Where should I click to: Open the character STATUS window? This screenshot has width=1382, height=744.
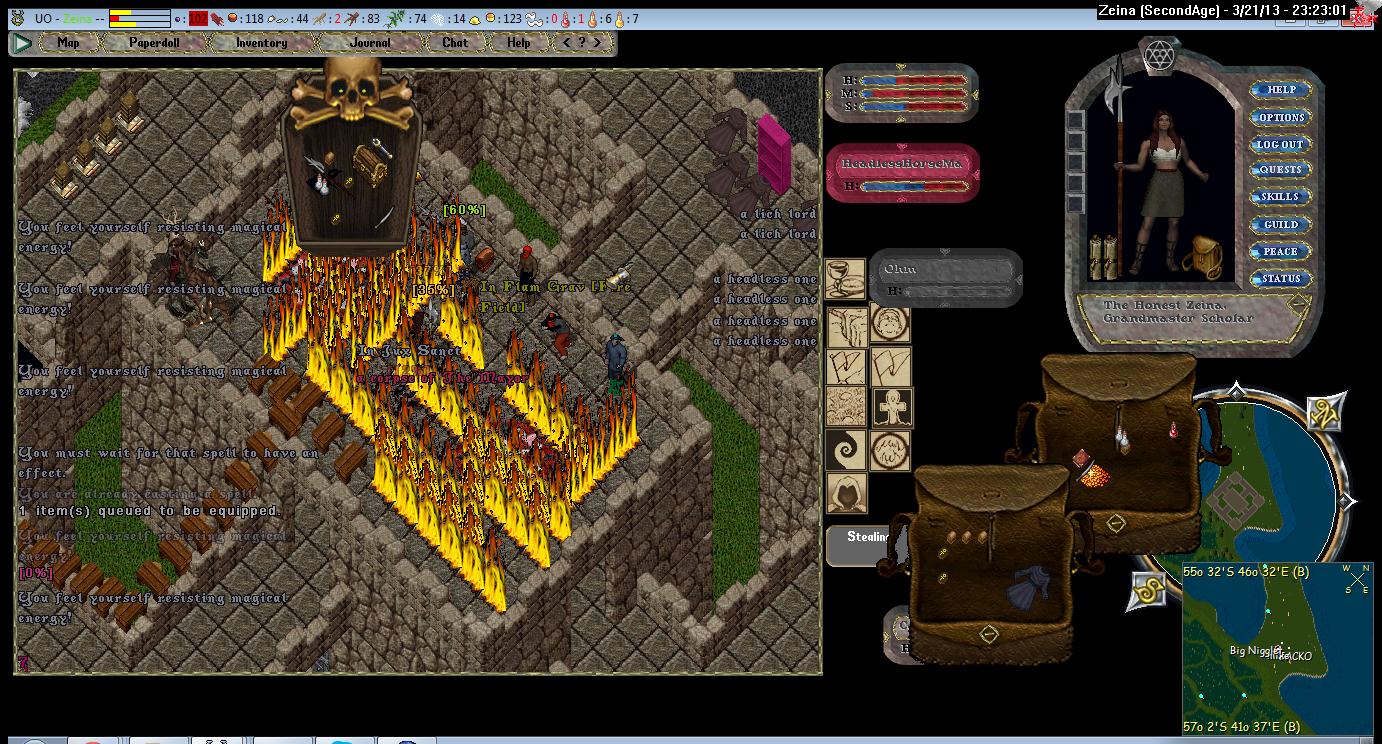tap(1280, 279)
